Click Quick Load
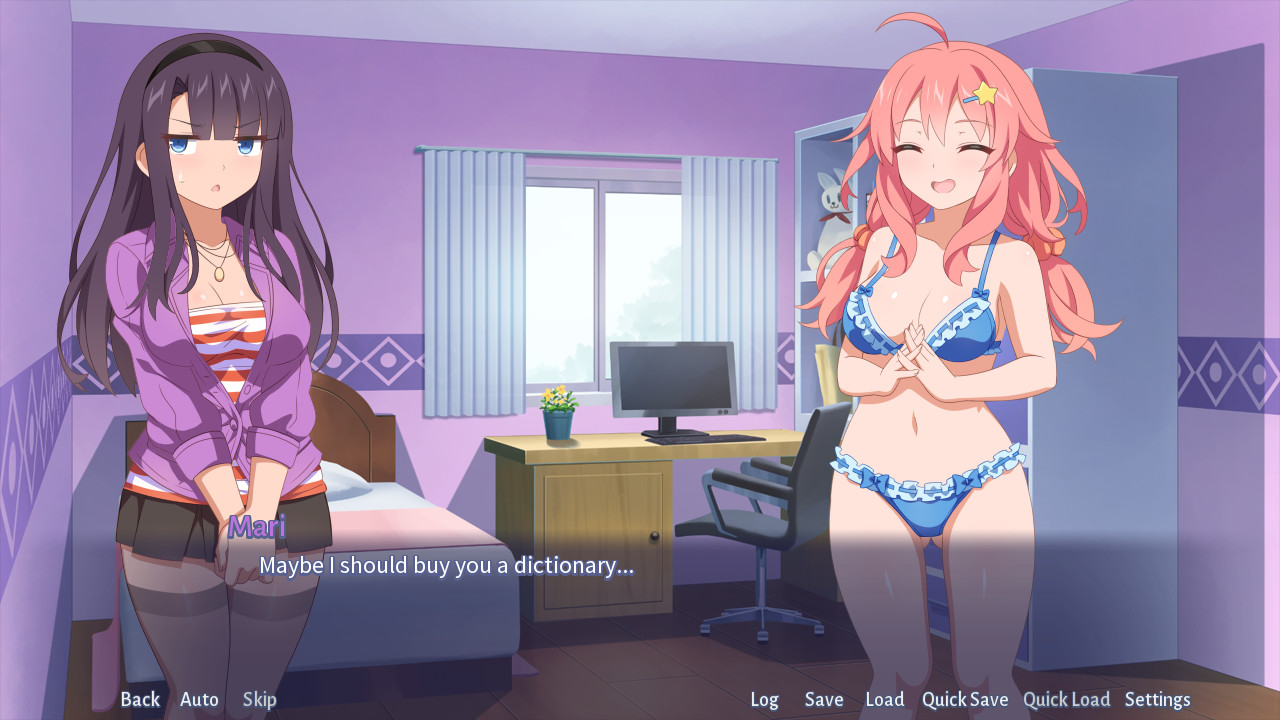This screenshot has height=720, width=1280. point(1066,699)
